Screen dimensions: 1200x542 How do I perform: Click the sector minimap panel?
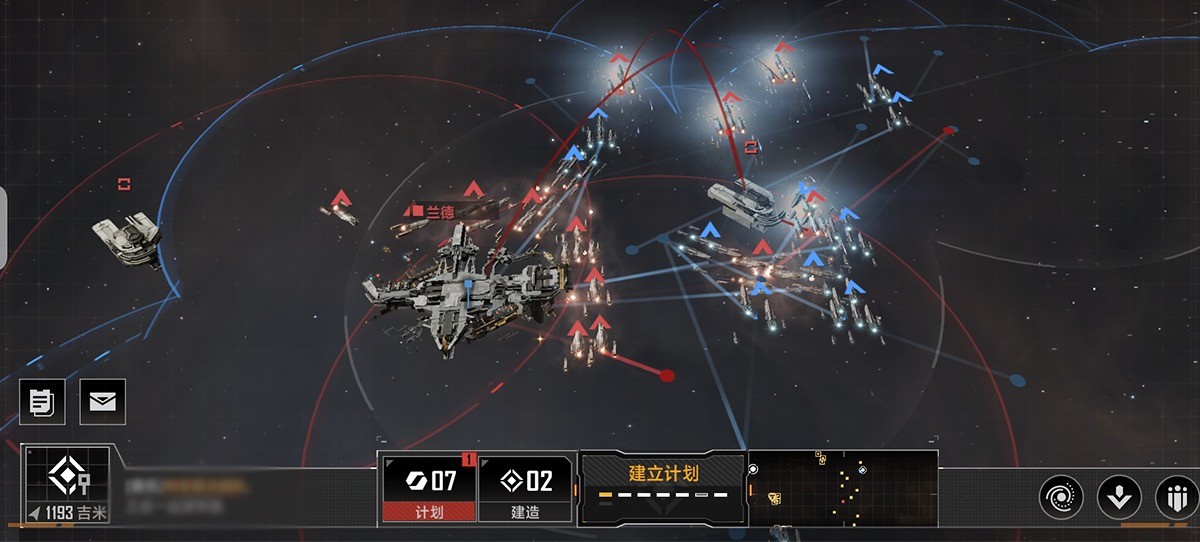point(842,487)
